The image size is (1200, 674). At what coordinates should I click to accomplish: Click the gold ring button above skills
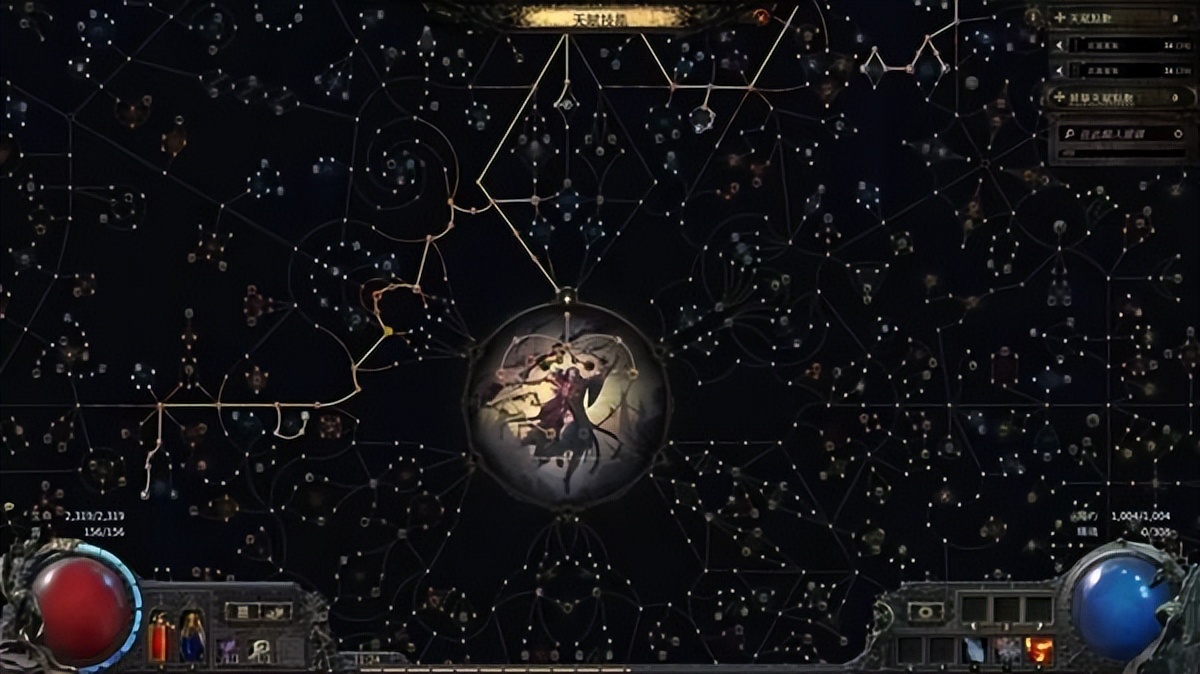(925, 611)
